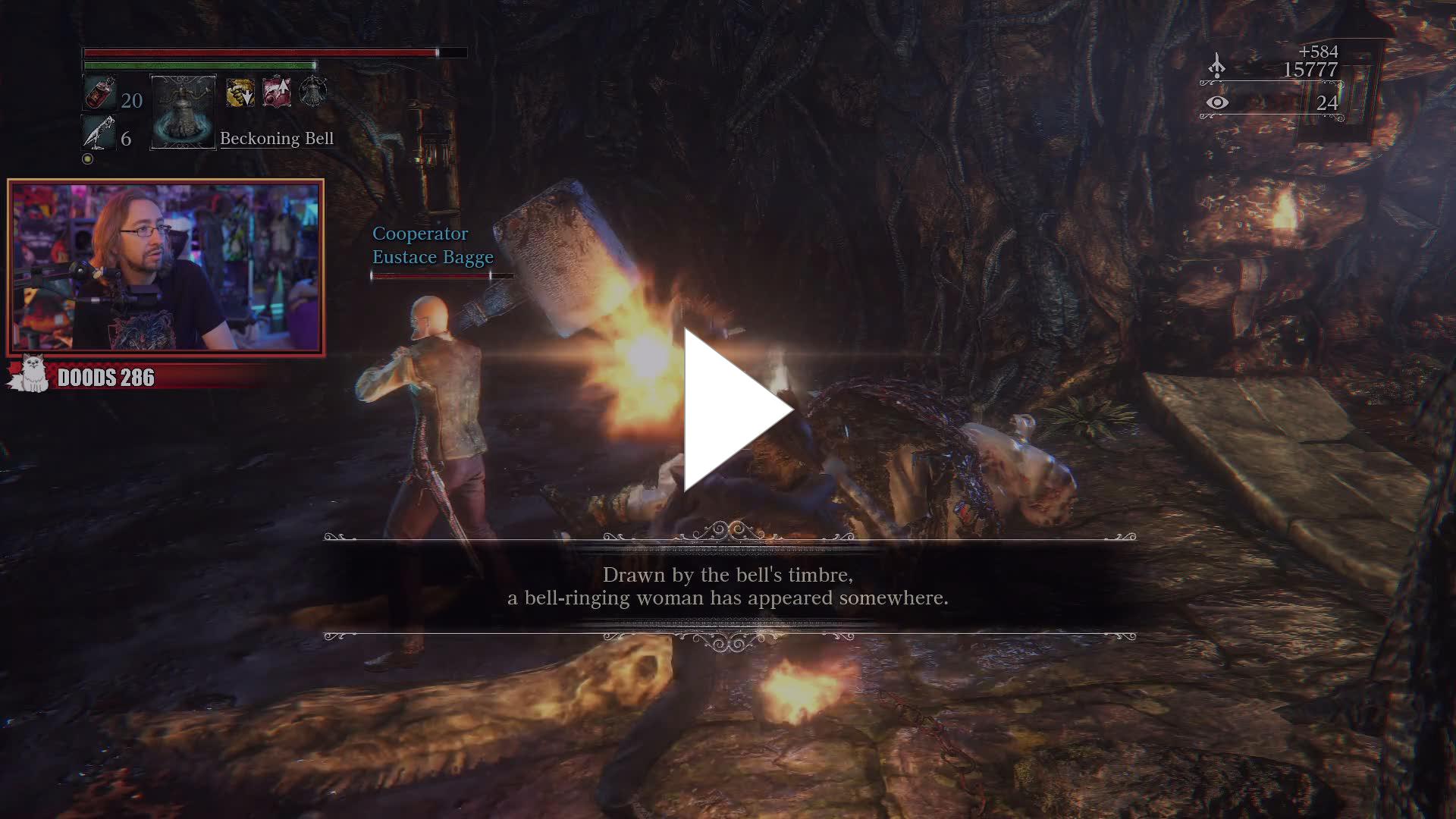Viewport: 1456px width, 819px height.
Task: Click the Insight eye icon
Action: (1217, 102)
